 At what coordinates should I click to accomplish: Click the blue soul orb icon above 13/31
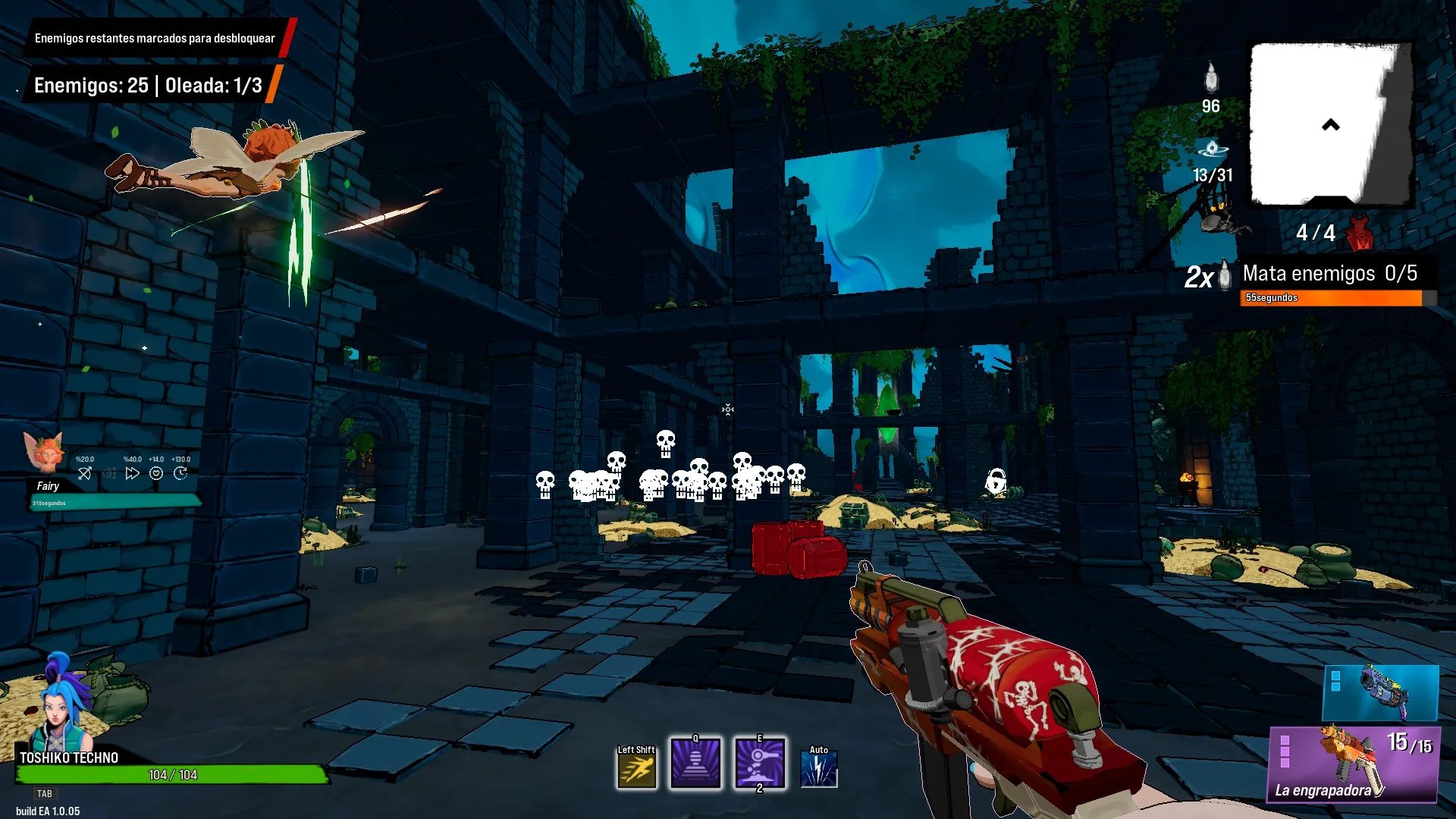[1212, 149]
